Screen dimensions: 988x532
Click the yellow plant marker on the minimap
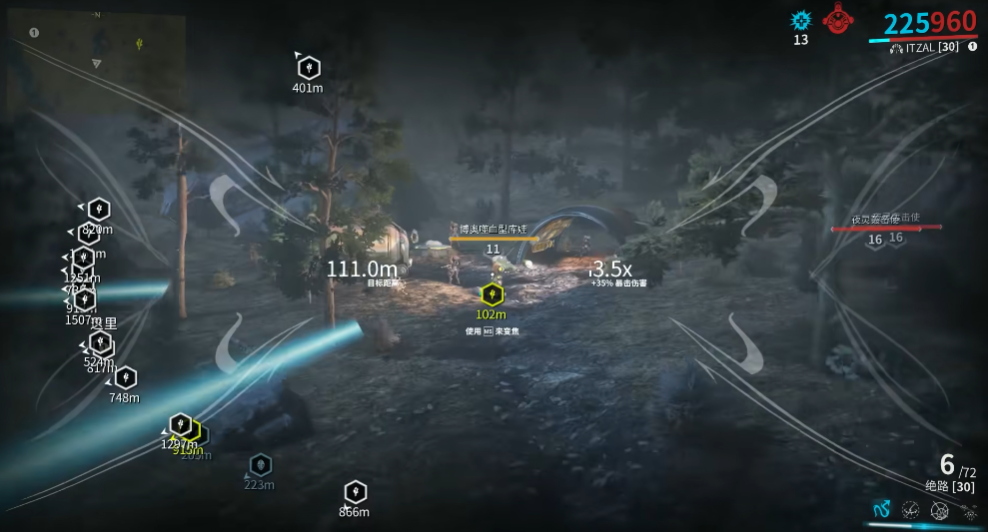139,44
